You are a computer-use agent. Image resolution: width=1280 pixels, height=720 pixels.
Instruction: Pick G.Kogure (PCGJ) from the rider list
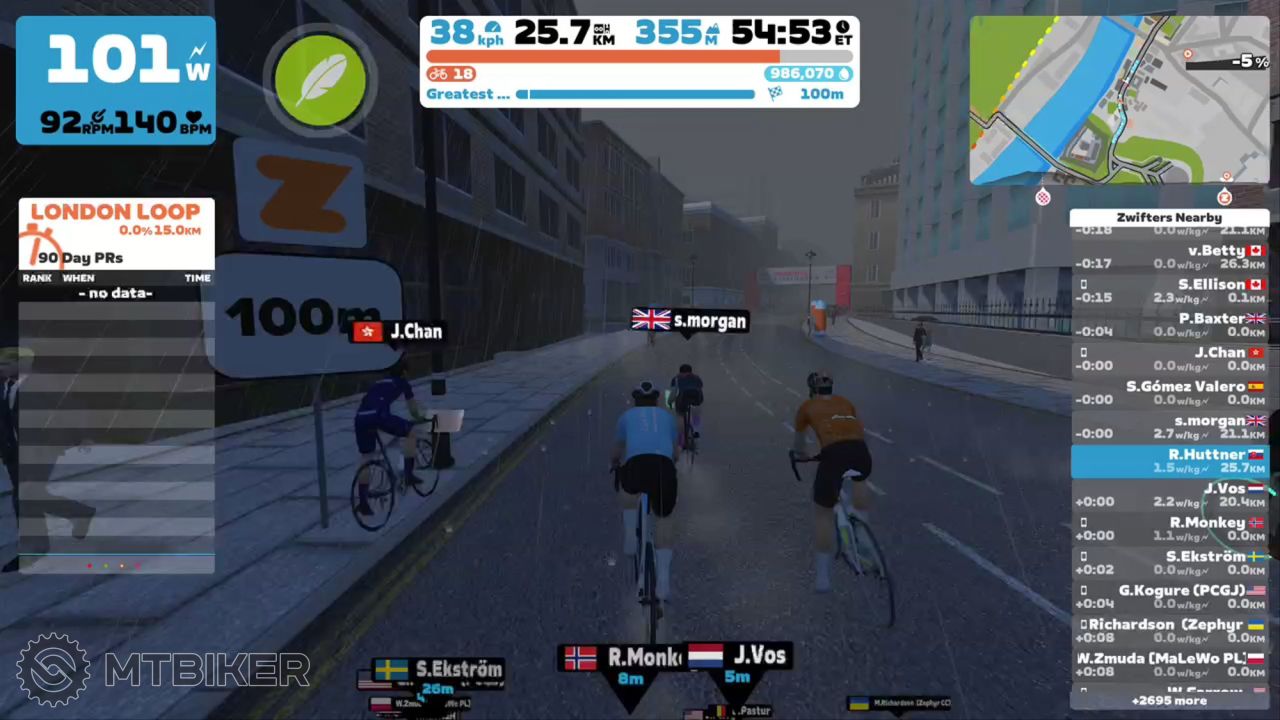1169,597
